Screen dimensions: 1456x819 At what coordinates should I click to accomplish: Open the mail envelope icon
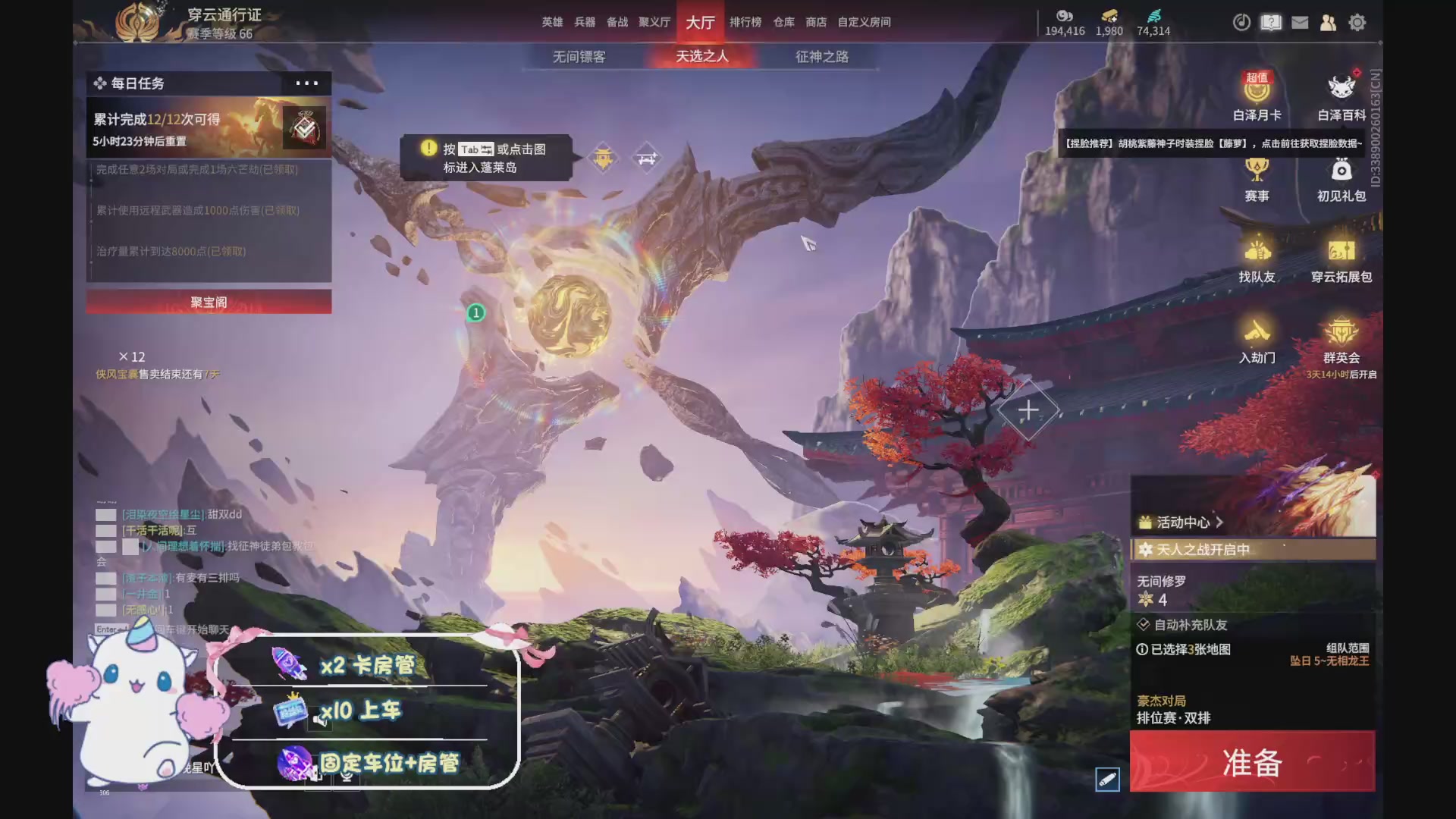pyautogui.click(x=1300, y=23)
